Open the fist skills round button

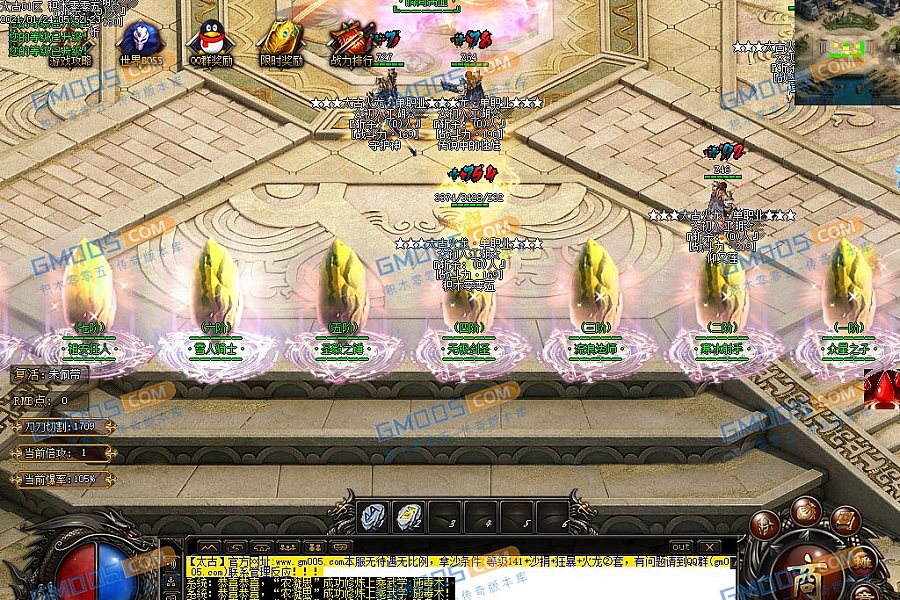(806, 511)
